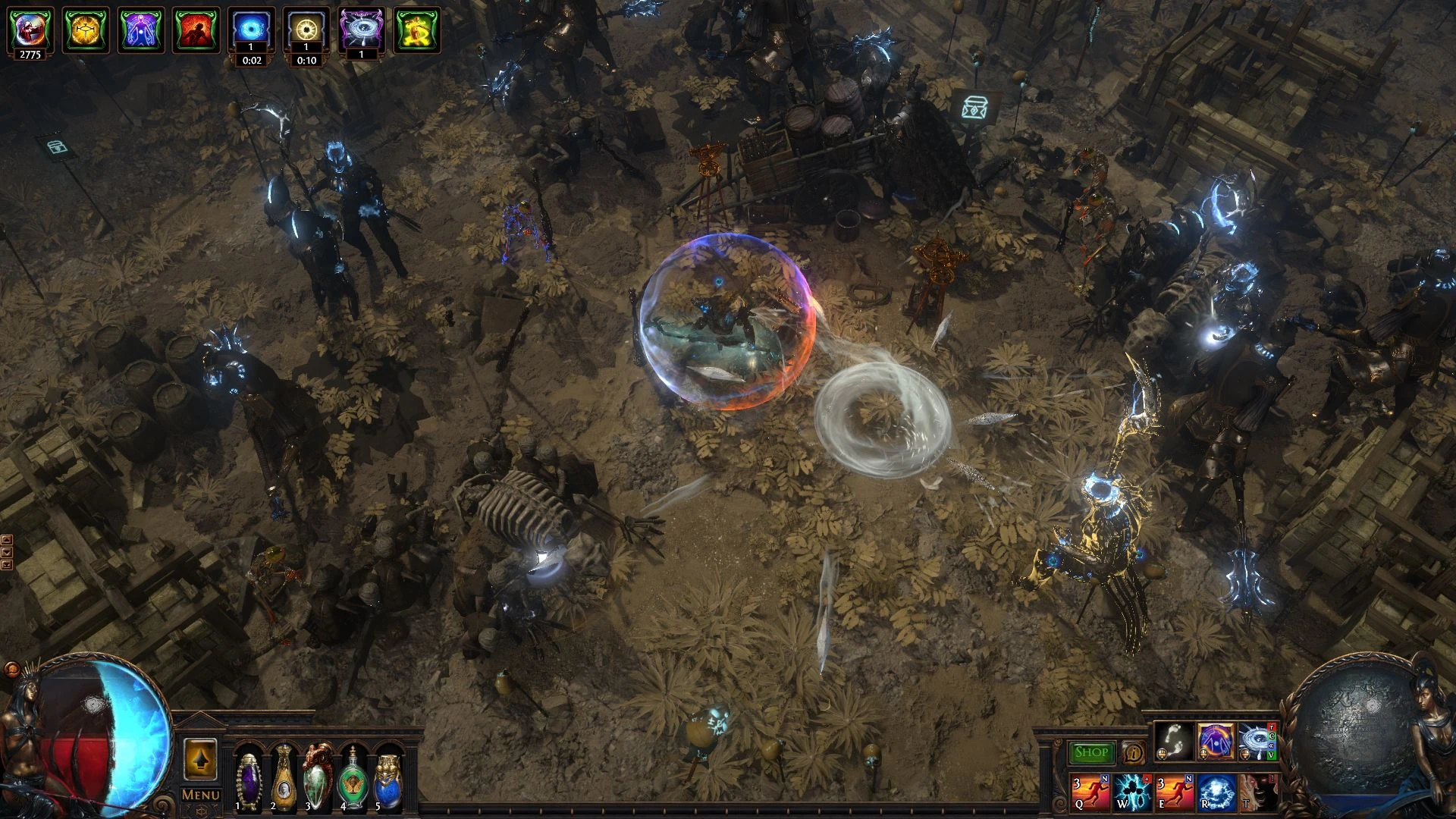Open the info chat icon beside the Shop button

point(1133,751)
